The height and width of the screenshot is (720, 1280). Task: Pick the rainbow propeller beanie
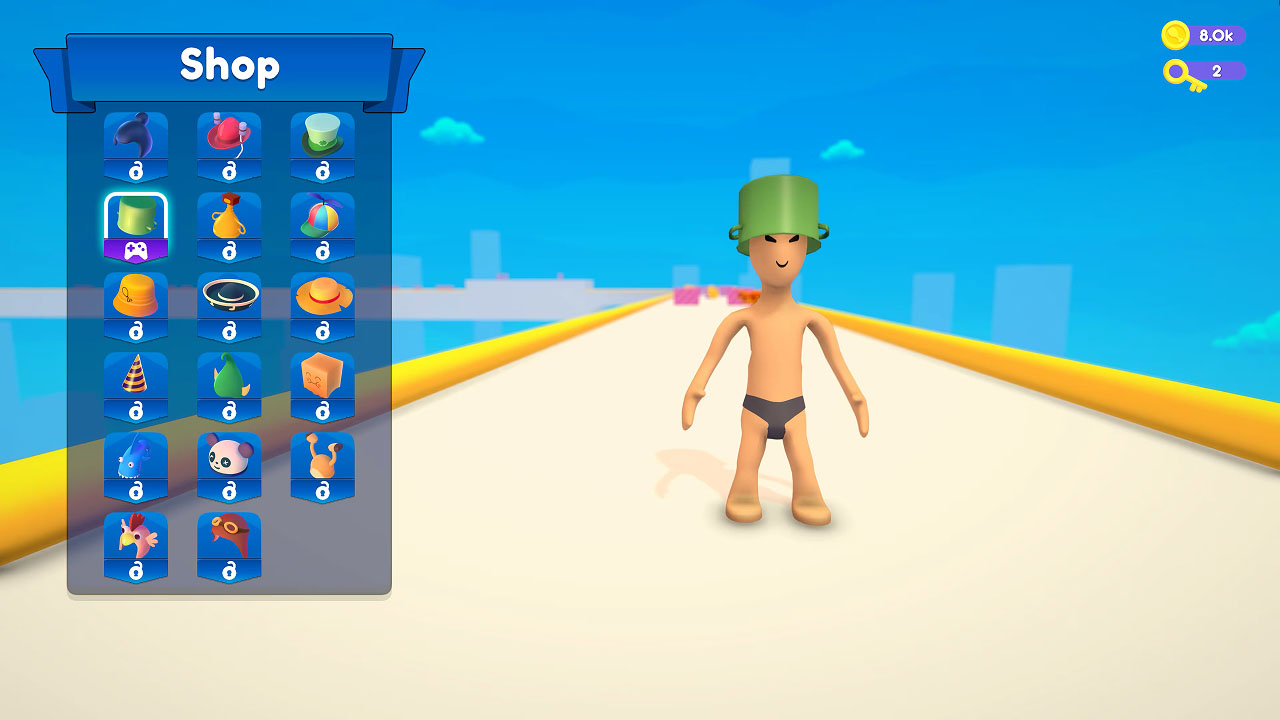[x=323, y=222]
